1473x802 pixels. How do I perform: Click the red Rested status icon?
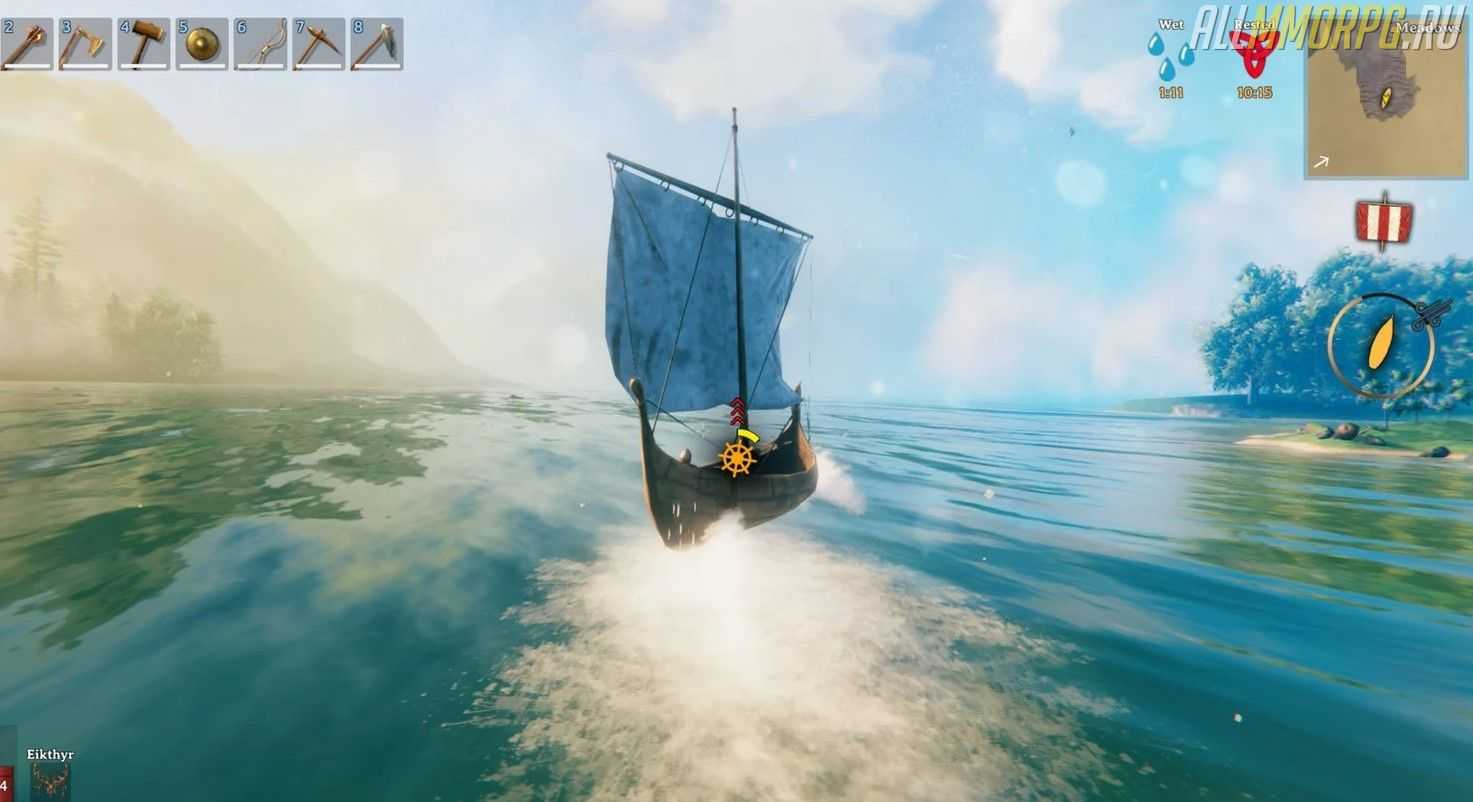click(1254, 56)
